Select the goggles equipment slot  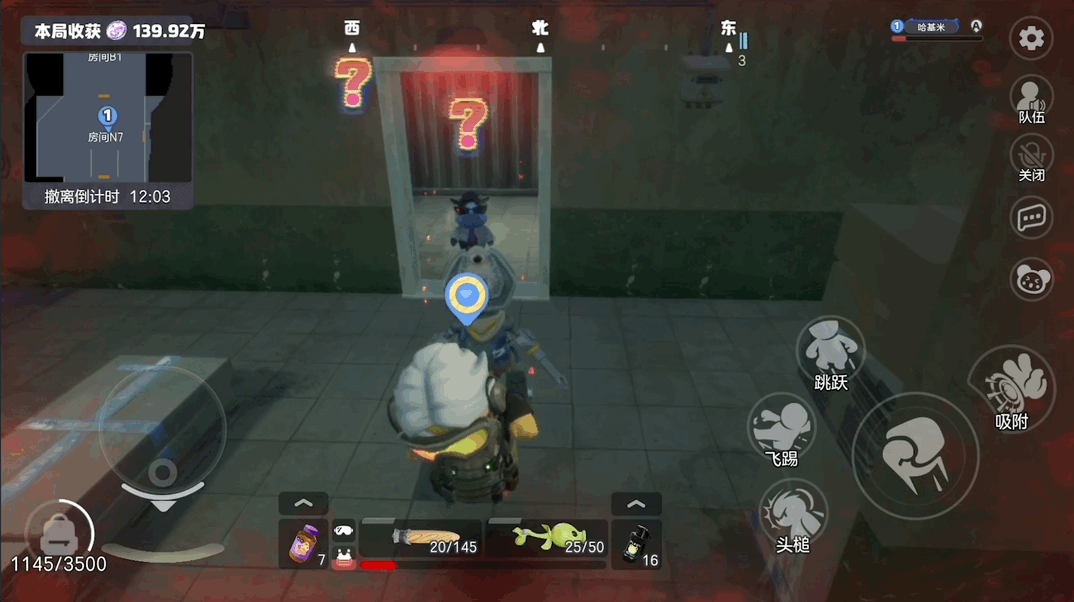coord(344,531)
